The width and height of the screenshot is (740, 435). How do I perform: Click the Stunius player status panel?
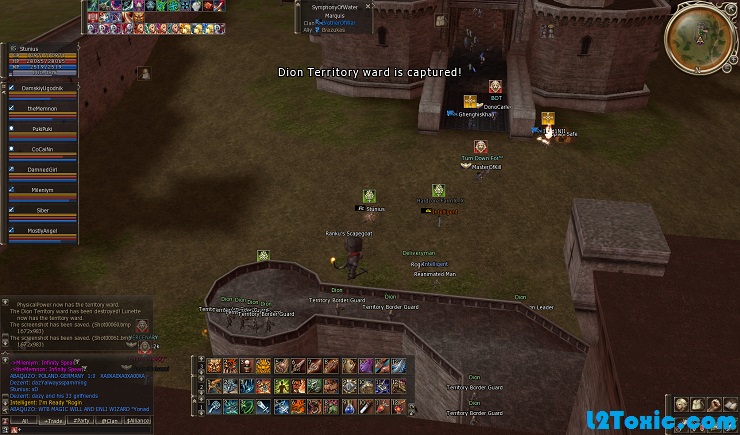pyautogui.click(x=42, y=59)
